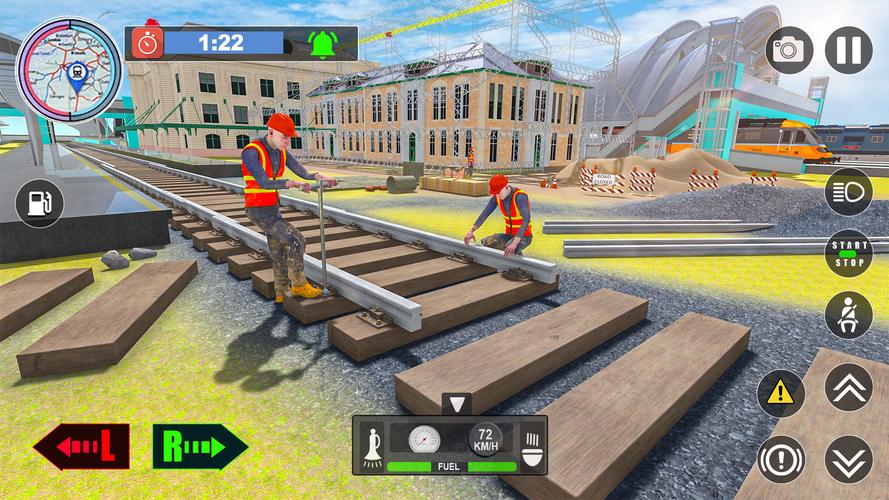The height and width of the screenshot is (500, 889).
Task: Toggle the headlights button
Action: (x=848, y=192)
